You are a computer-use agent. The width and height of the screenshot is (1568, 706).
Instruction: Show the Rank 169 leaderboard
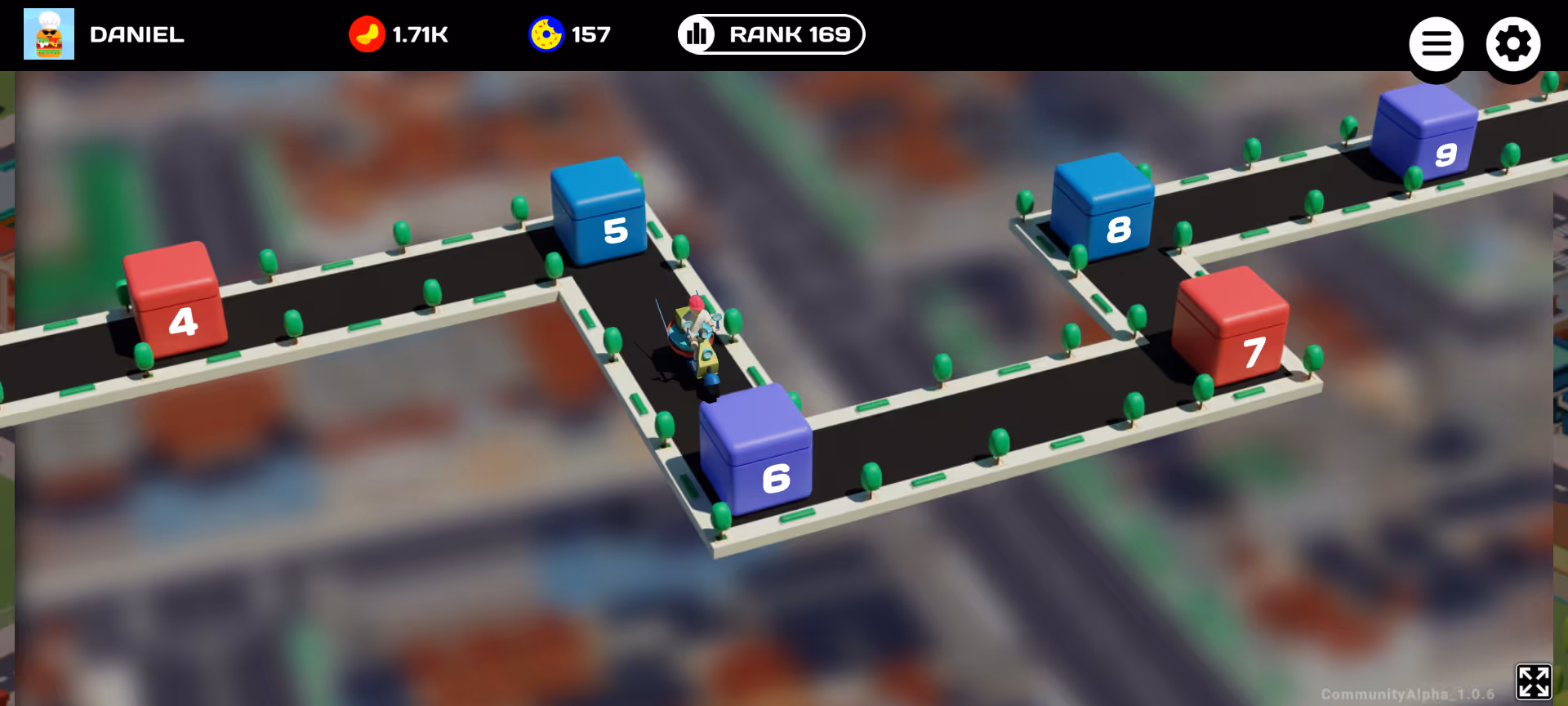coord(771,34)
